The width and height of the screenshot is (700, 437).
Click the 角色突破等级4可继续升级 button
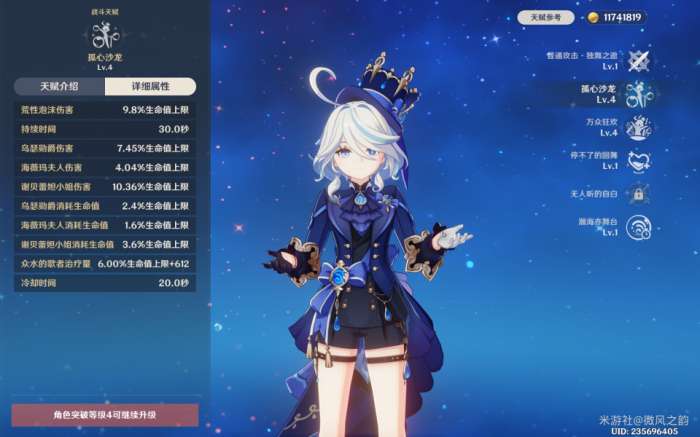pos(105,415)
